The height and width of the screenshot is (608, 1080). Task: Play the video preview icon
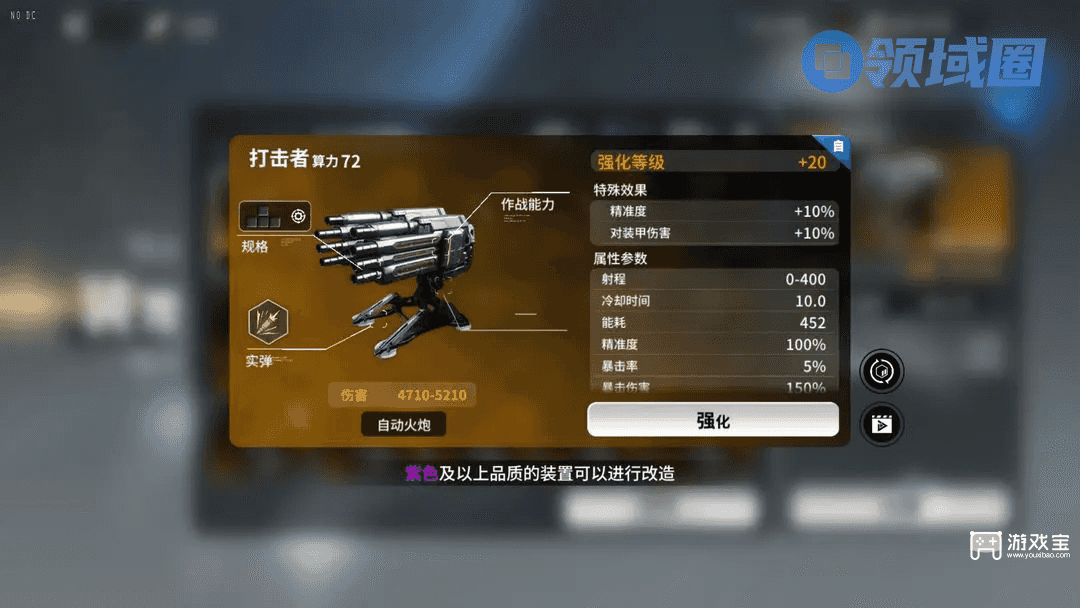coord(881,424)
